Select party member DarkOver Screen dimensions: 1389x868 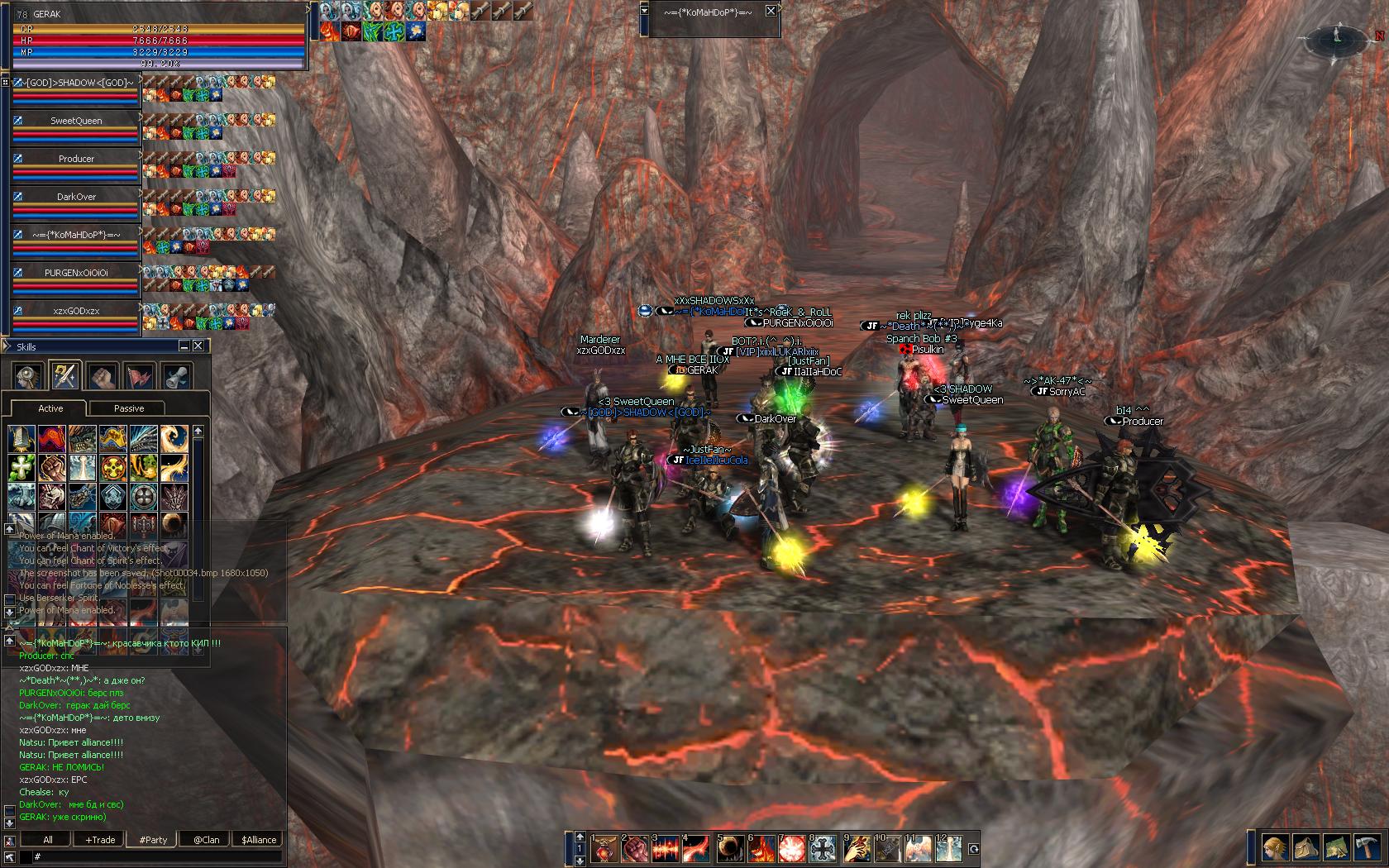click(x=76, y=197)
